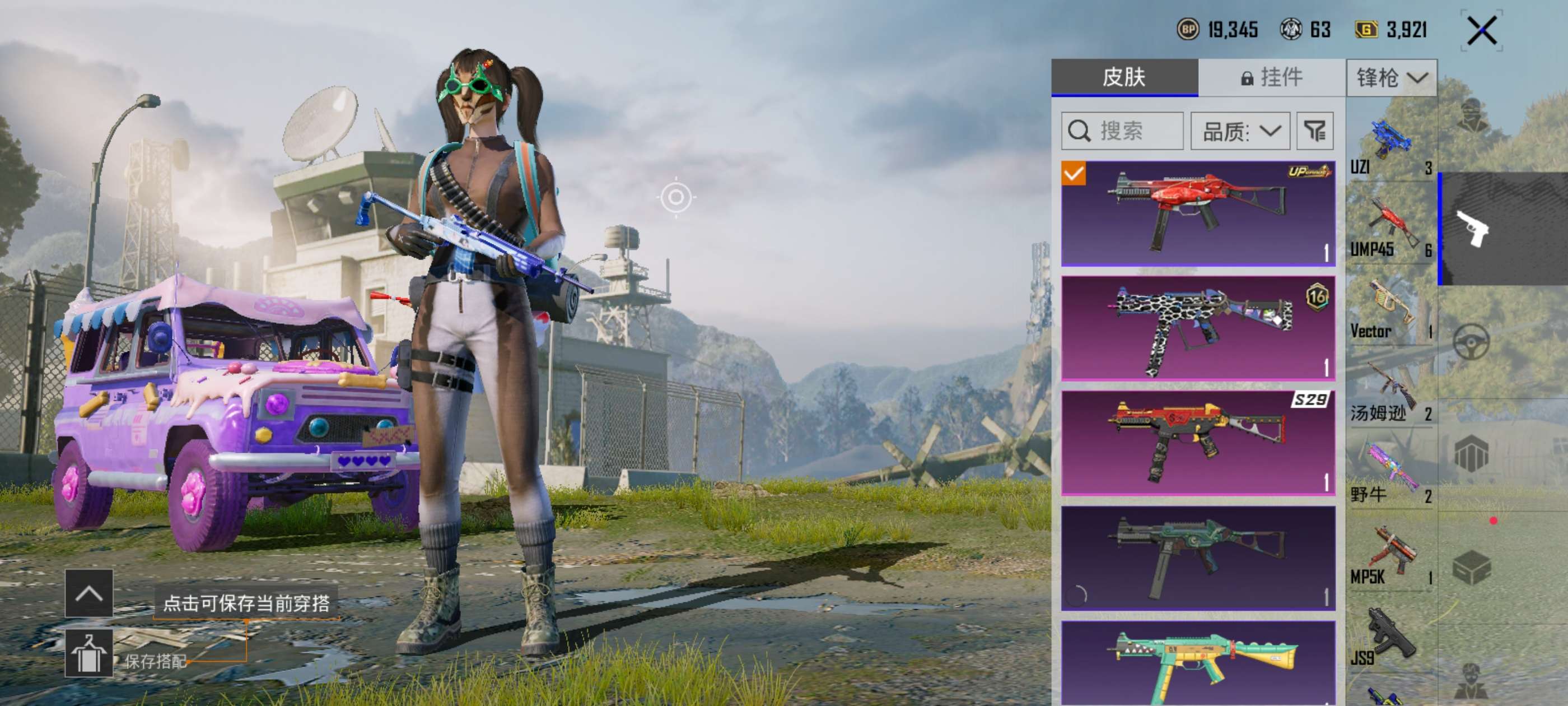The height and width of the screenshot is (706, 1568).
Task: Open the locked 挂件 attachments tab
Action: (1272, 77)
